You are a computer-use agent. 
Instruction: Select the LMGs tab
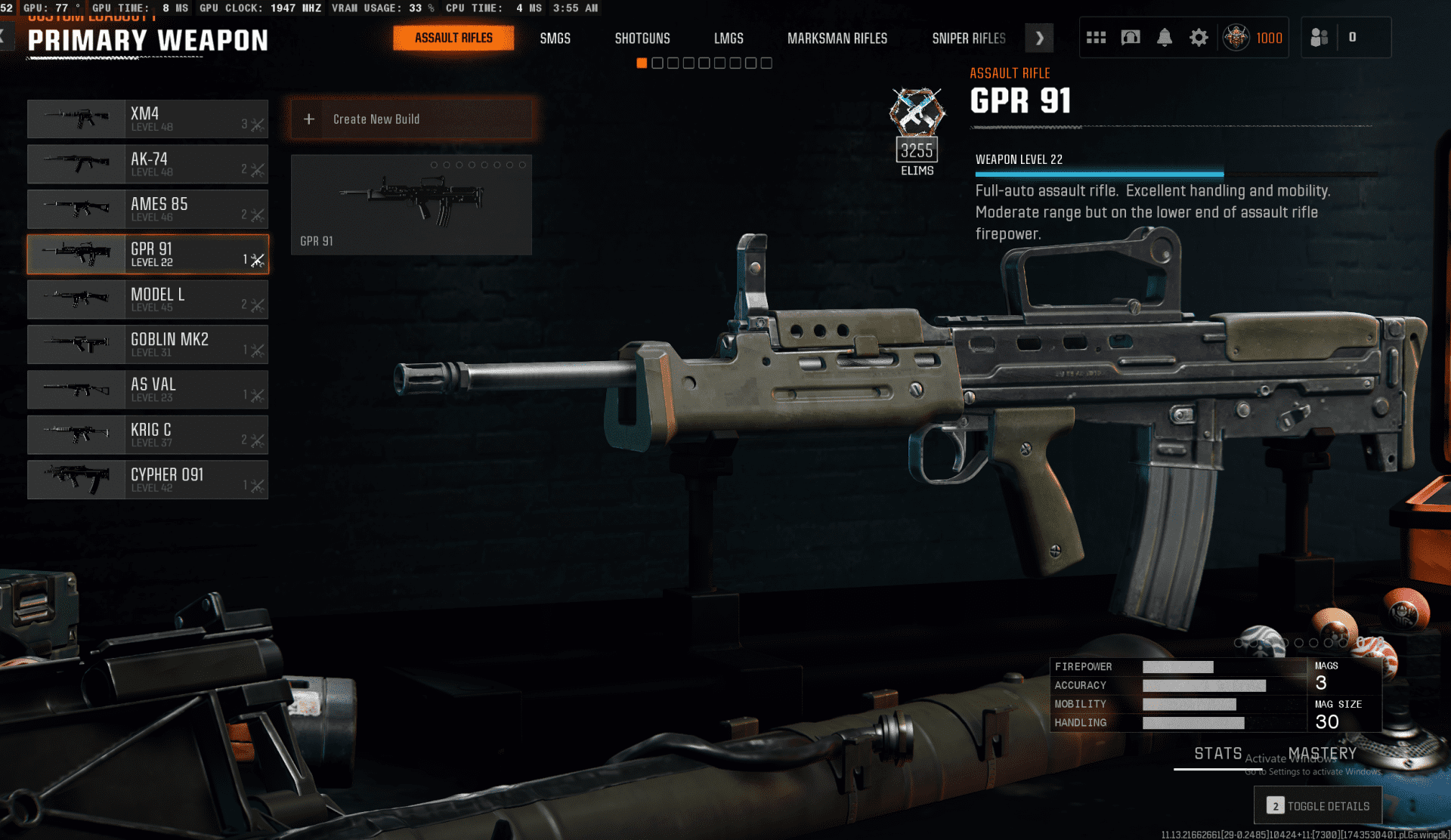(x=729, y=39)
